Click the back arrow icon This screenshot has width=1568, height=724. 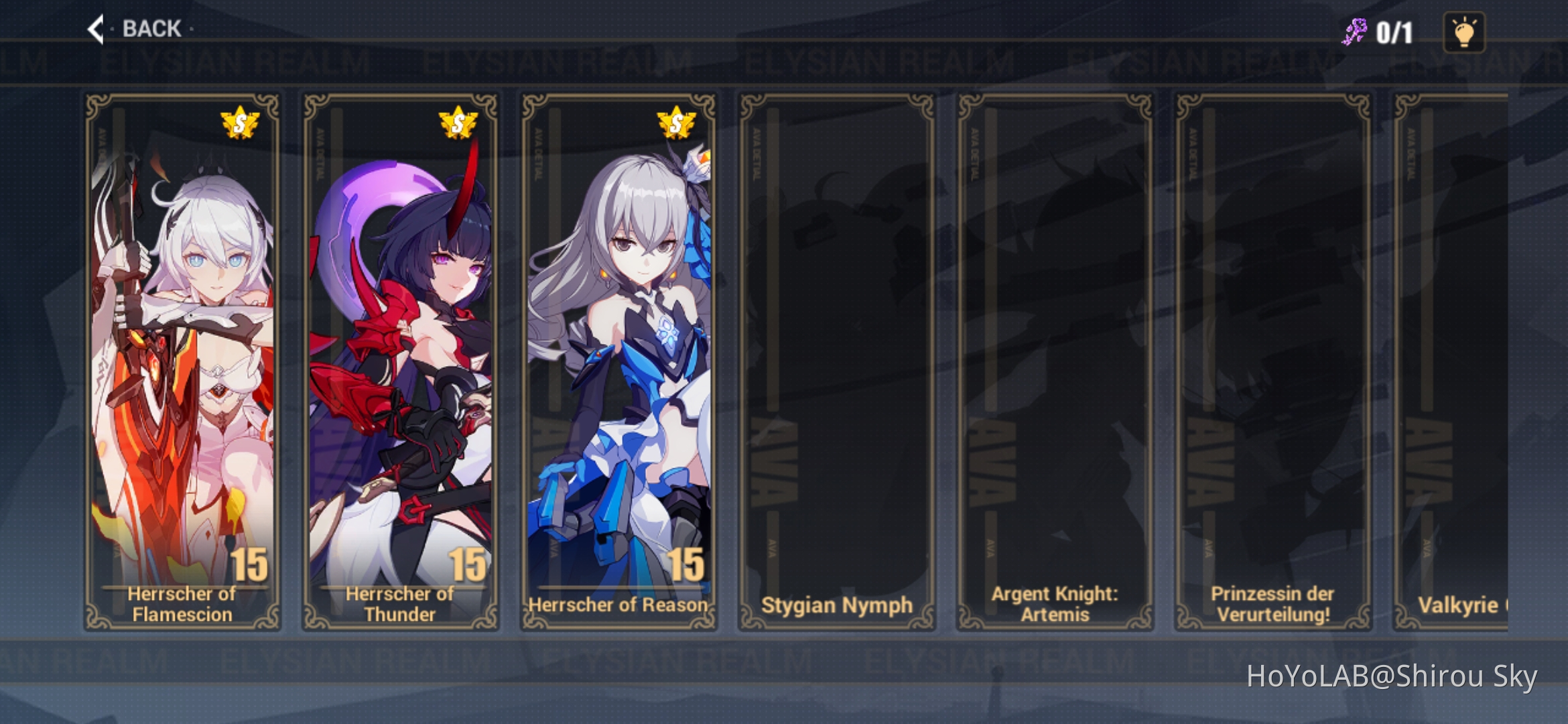(x=96, y=28)
